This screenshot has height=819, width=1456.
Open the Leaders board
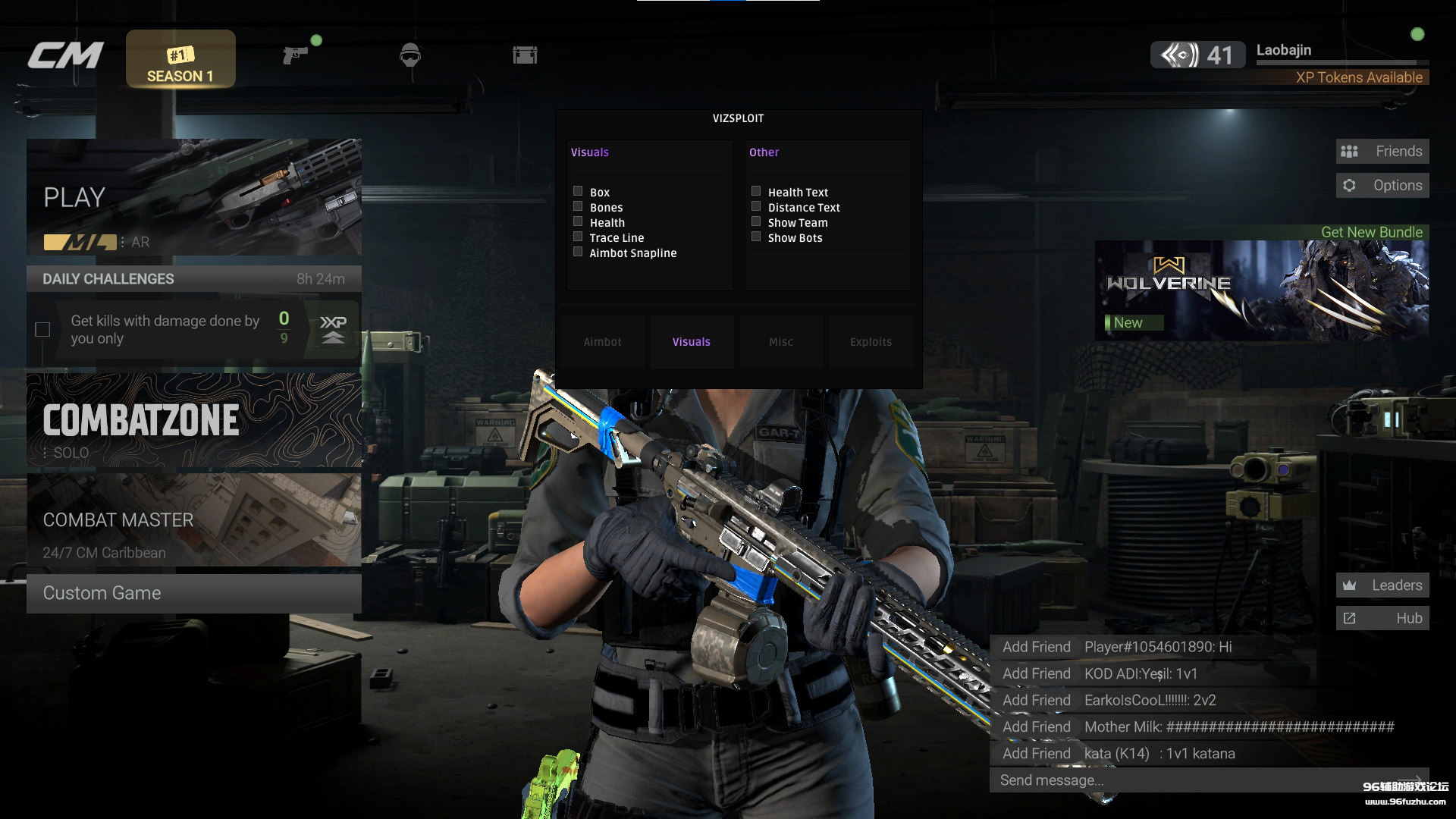coord(1382,585)
